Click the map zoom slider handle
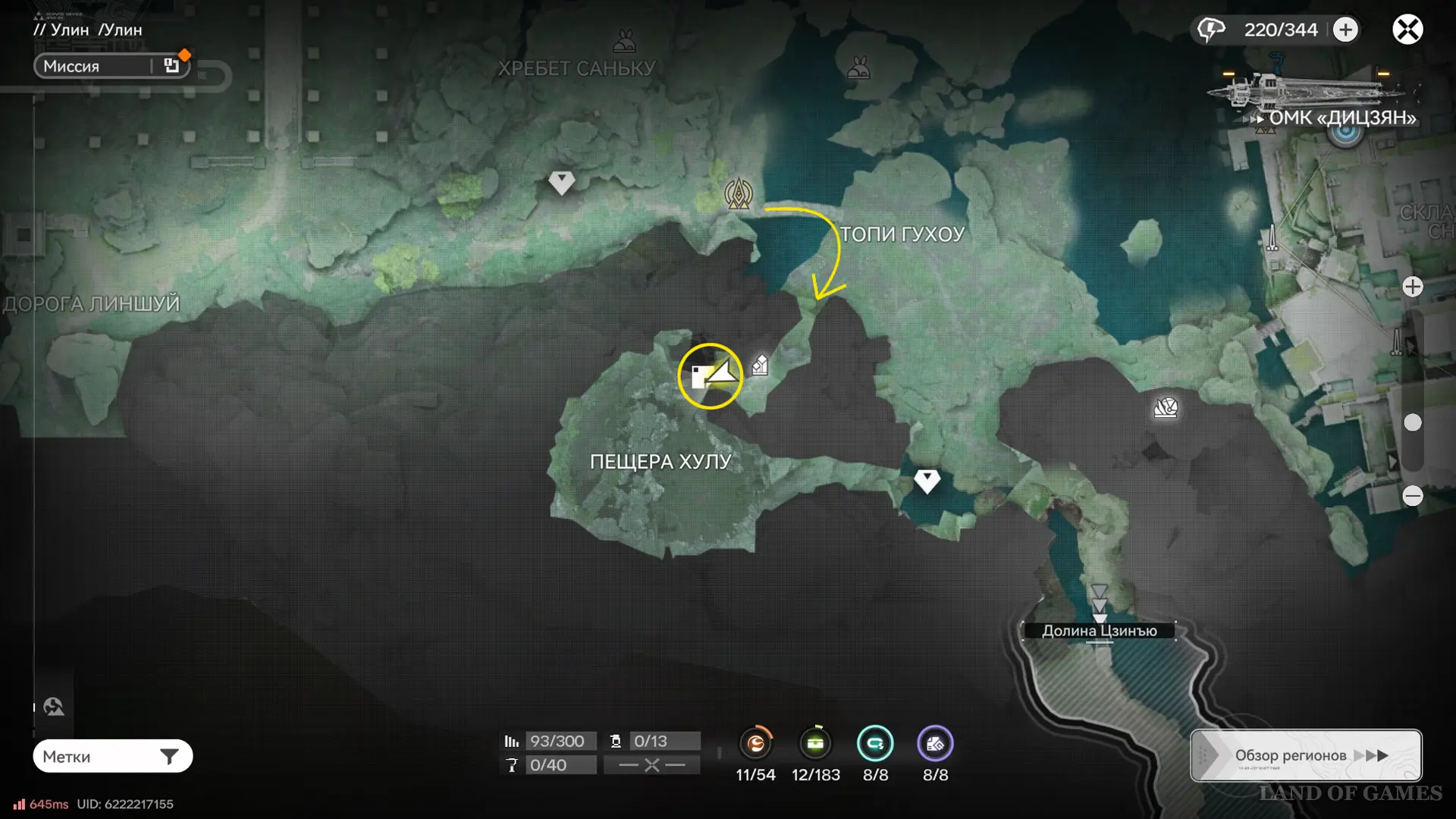The width and height of the screenshot is (1456, 819). (1412, 422)
